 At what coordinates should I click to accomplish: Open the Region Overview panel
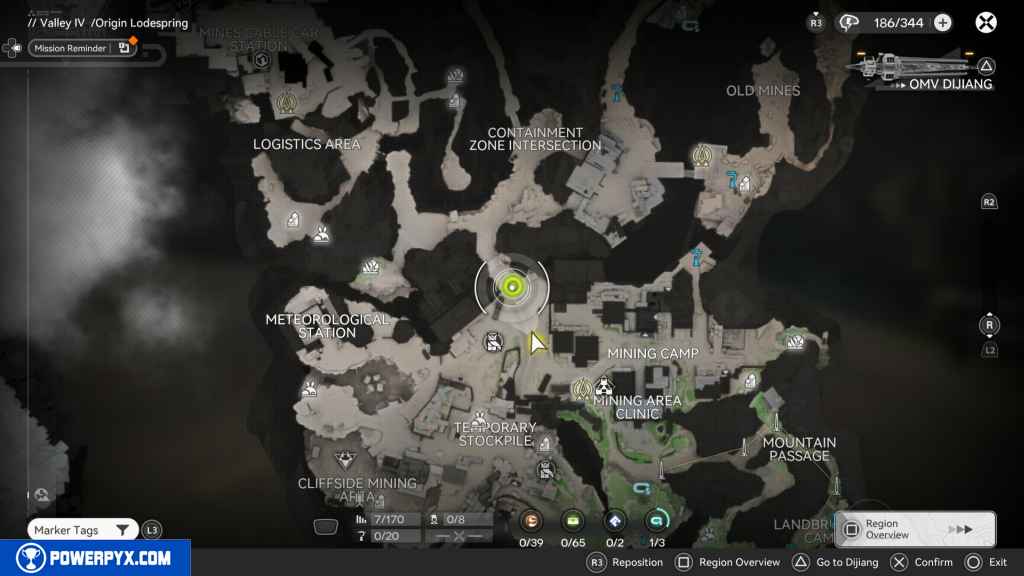tap(915, 529)
